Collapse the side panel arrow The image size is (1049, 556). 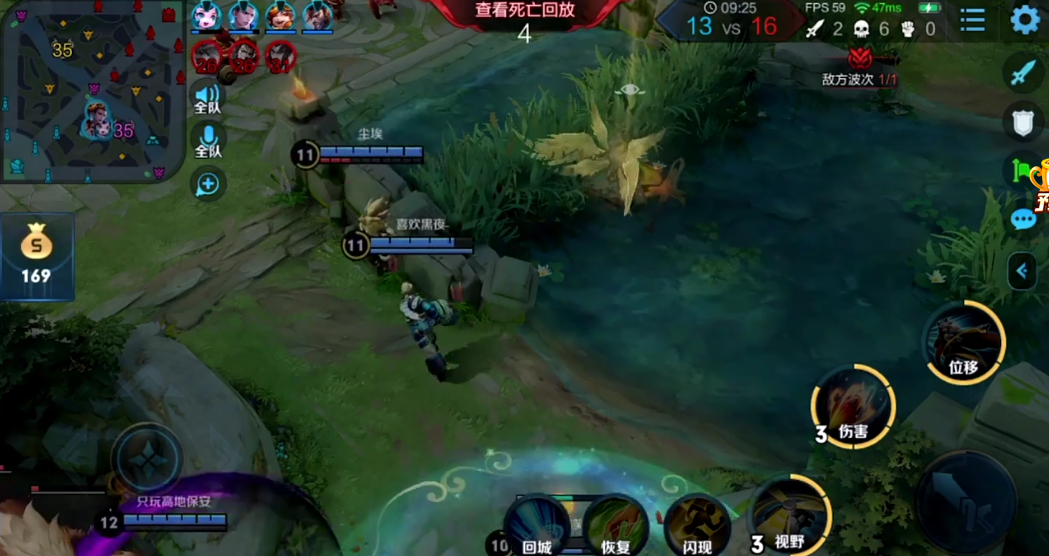click(1022, 271)
